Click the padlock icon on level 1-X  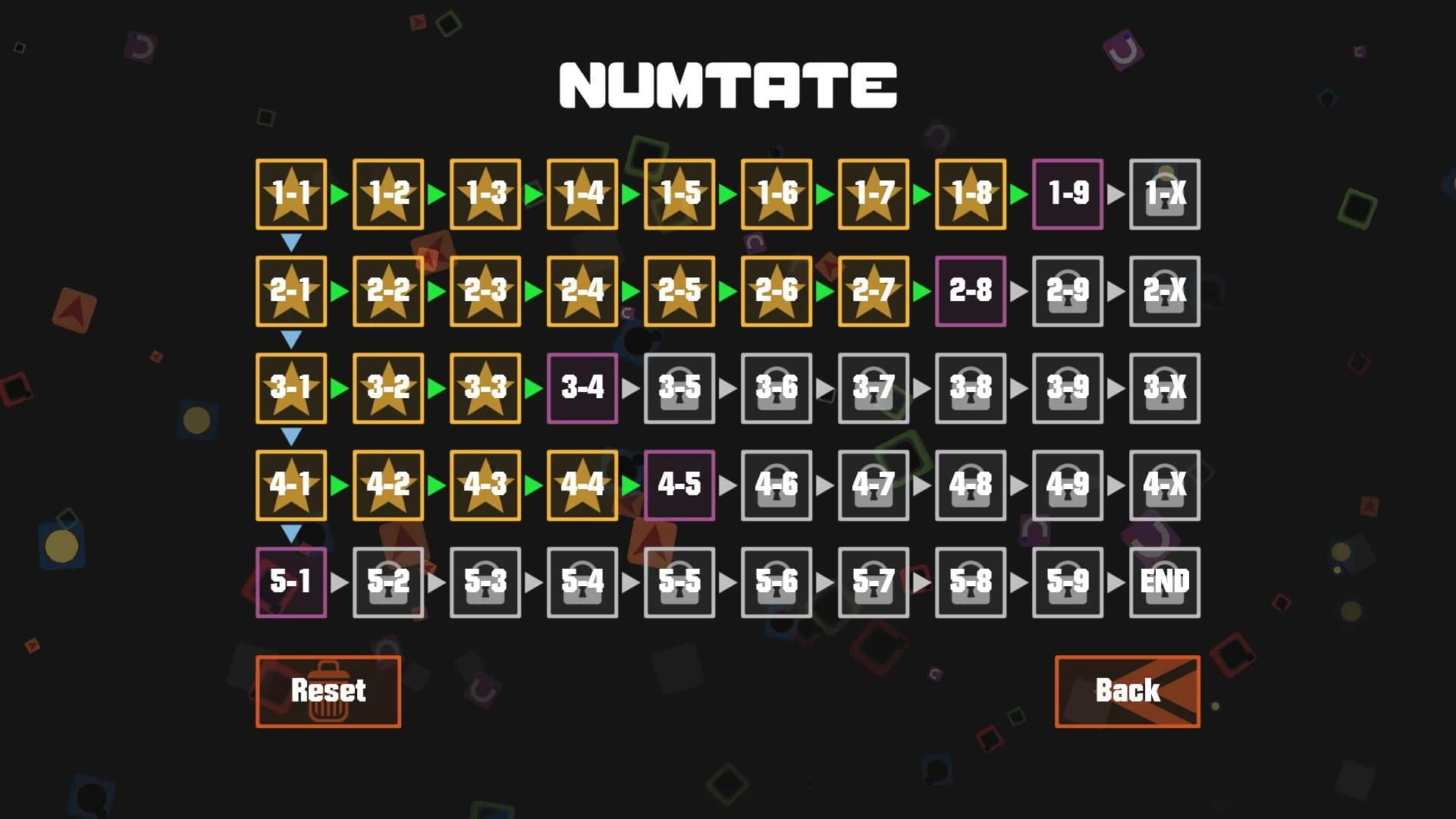click(x=1165, y=194)
